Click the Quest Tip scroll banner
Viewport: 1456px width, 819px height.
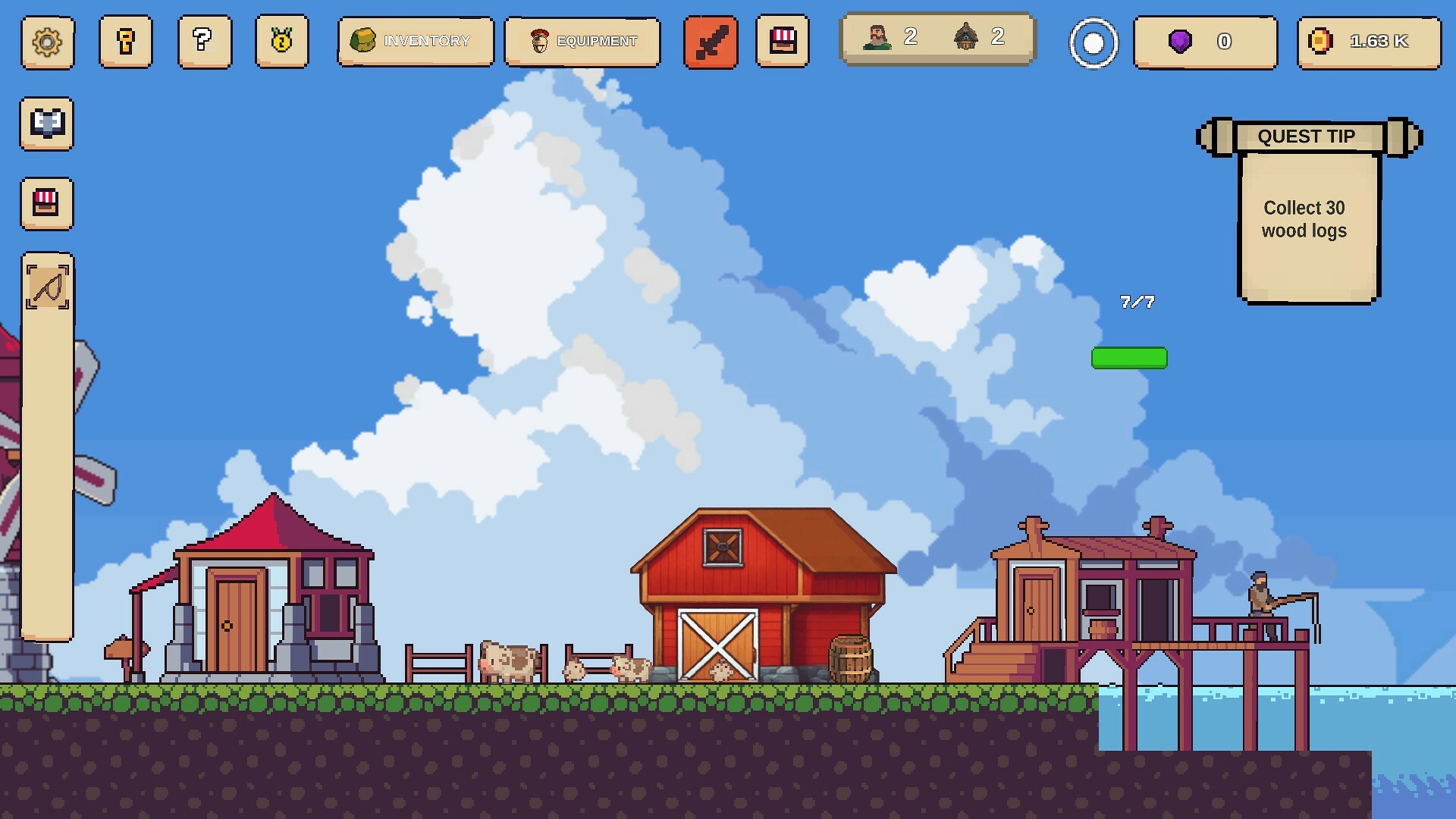coord(1306,136)
